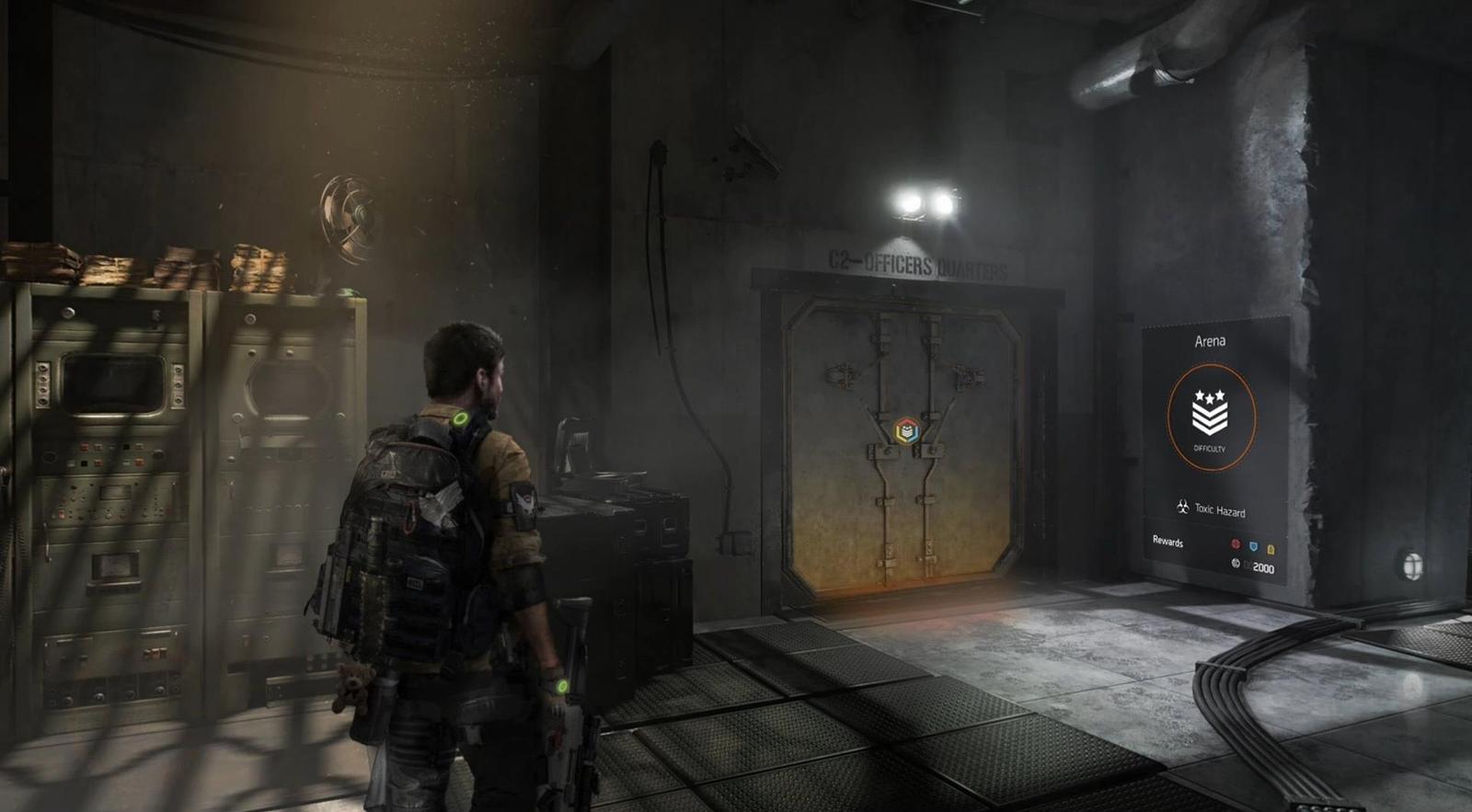Click the currency icon beside the 2000 value
Viewport: 1472px width, 812px height.
tap(1236, 565)
